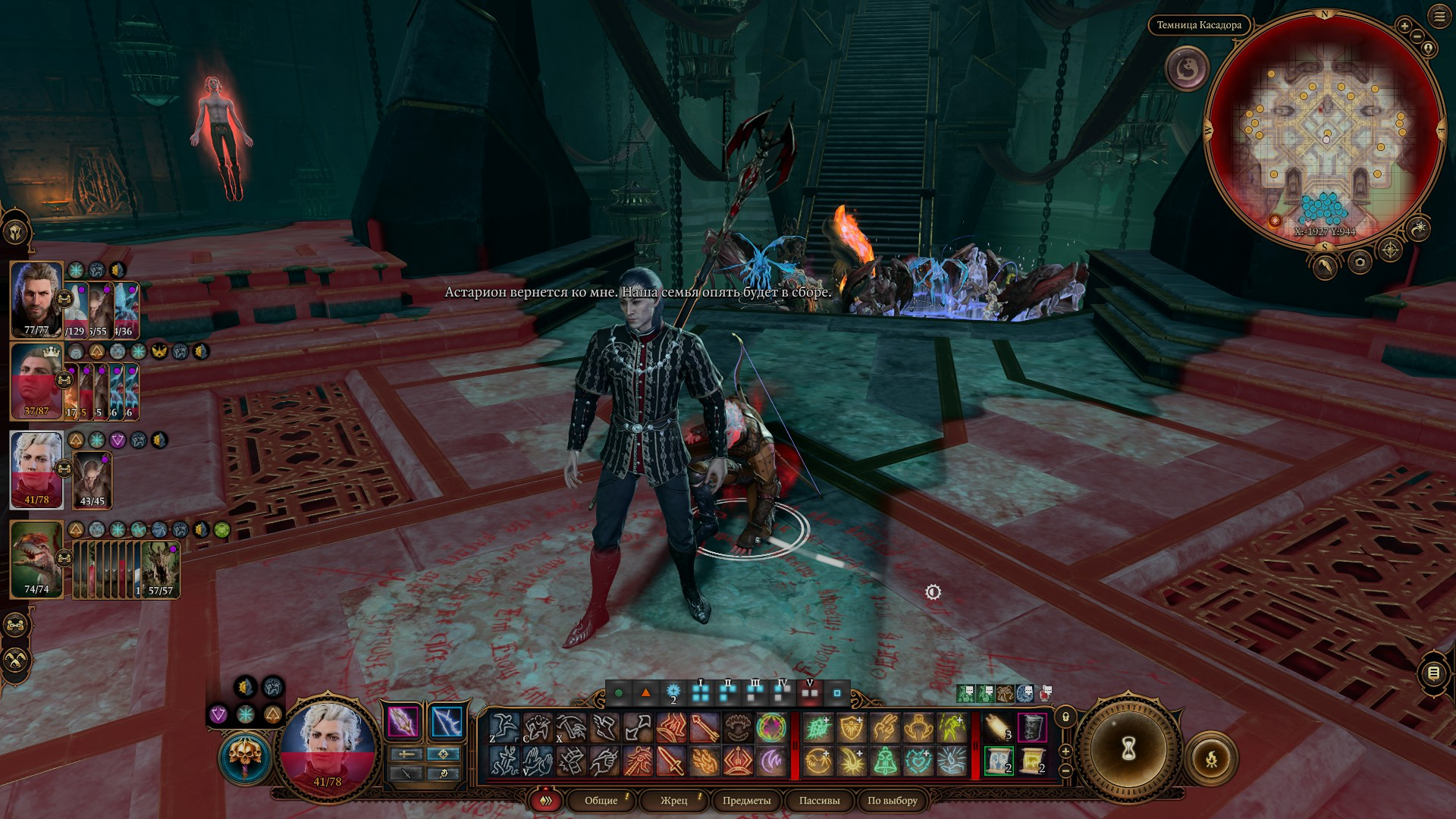
Task: Open the campfire rest button
Action: (x=1211, y=758)
